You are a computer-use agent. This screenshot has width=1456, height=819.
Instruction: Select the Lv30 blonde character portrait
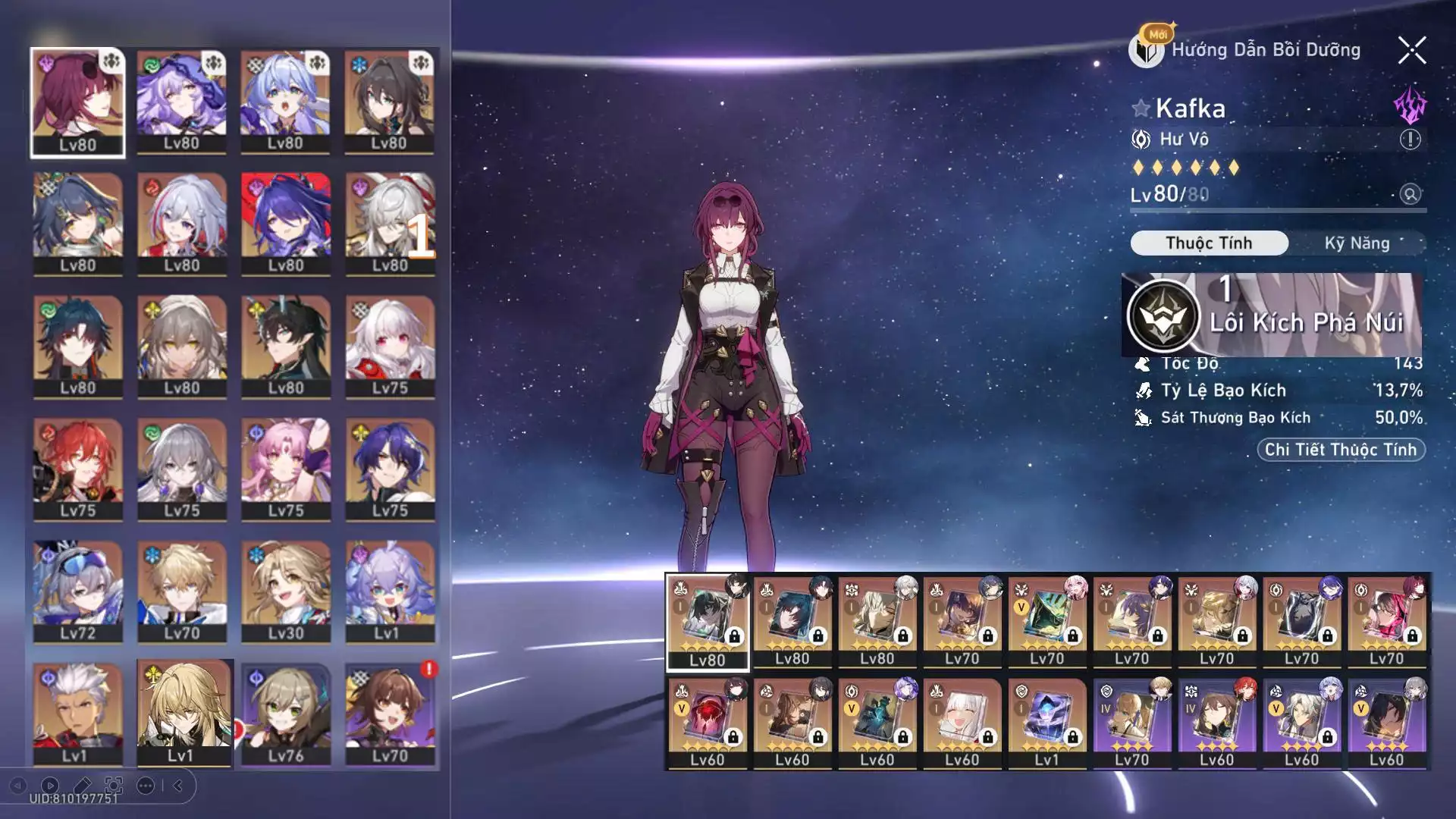pos(286,591)
